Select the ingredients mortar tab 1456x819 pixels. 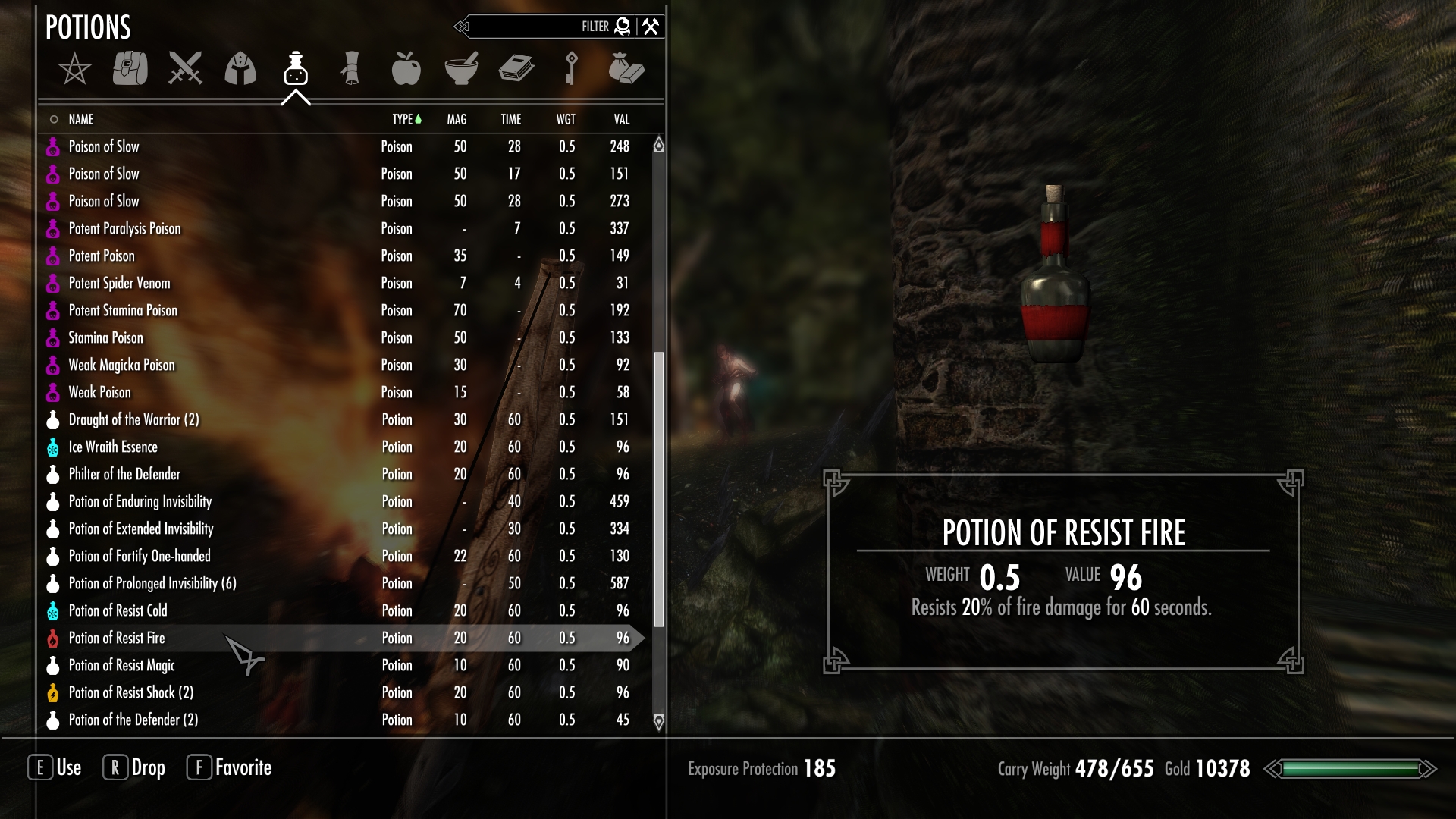pos(461,68)
